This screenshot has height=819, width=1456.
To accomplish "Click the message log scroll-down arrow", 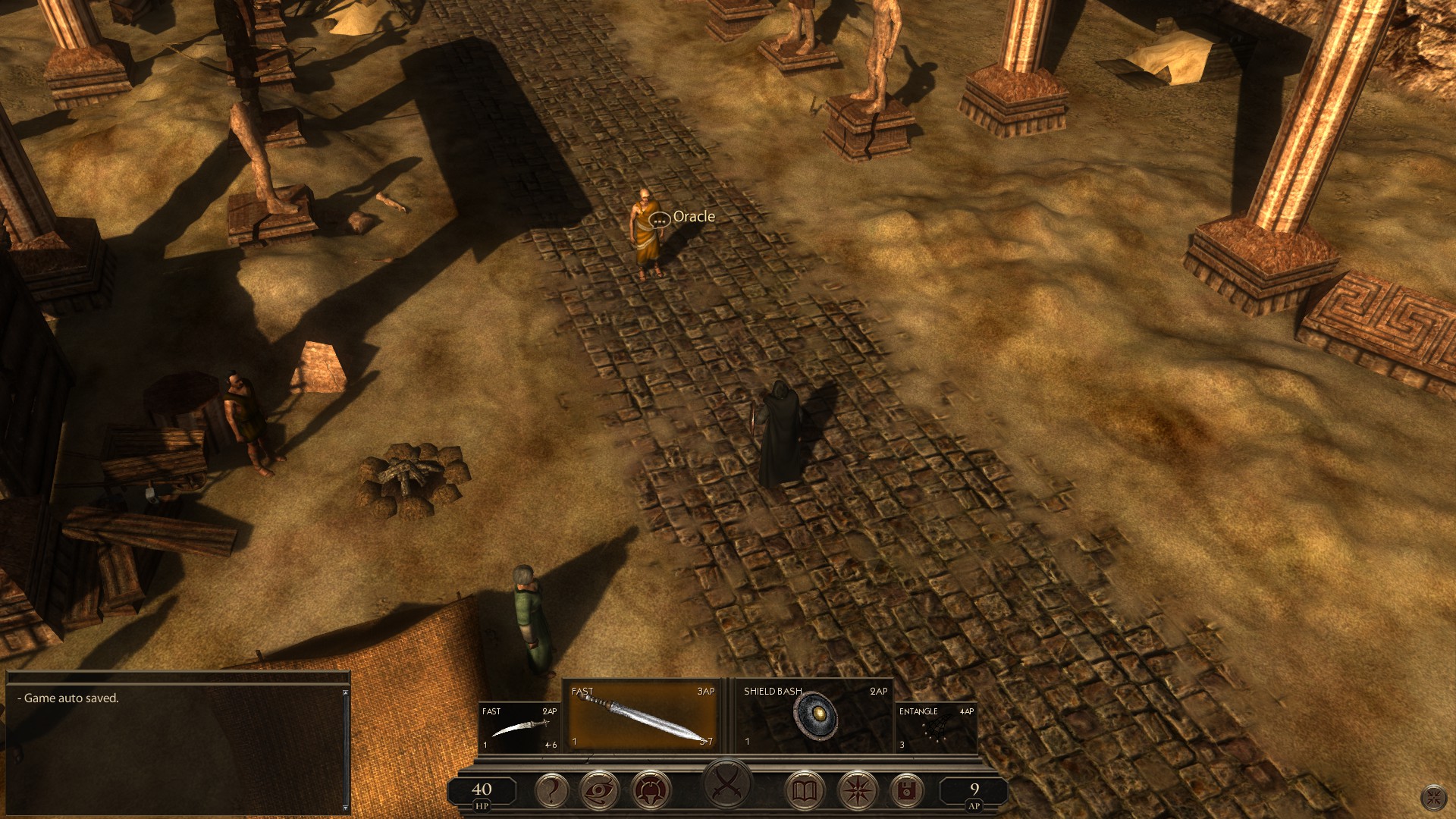I will [x=346, y=808].
